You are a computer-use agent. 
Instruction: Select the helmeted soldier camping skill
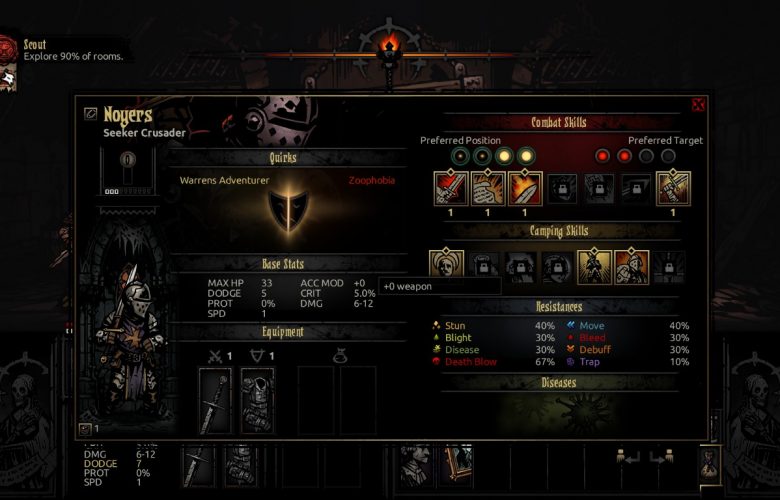(631, 266)
